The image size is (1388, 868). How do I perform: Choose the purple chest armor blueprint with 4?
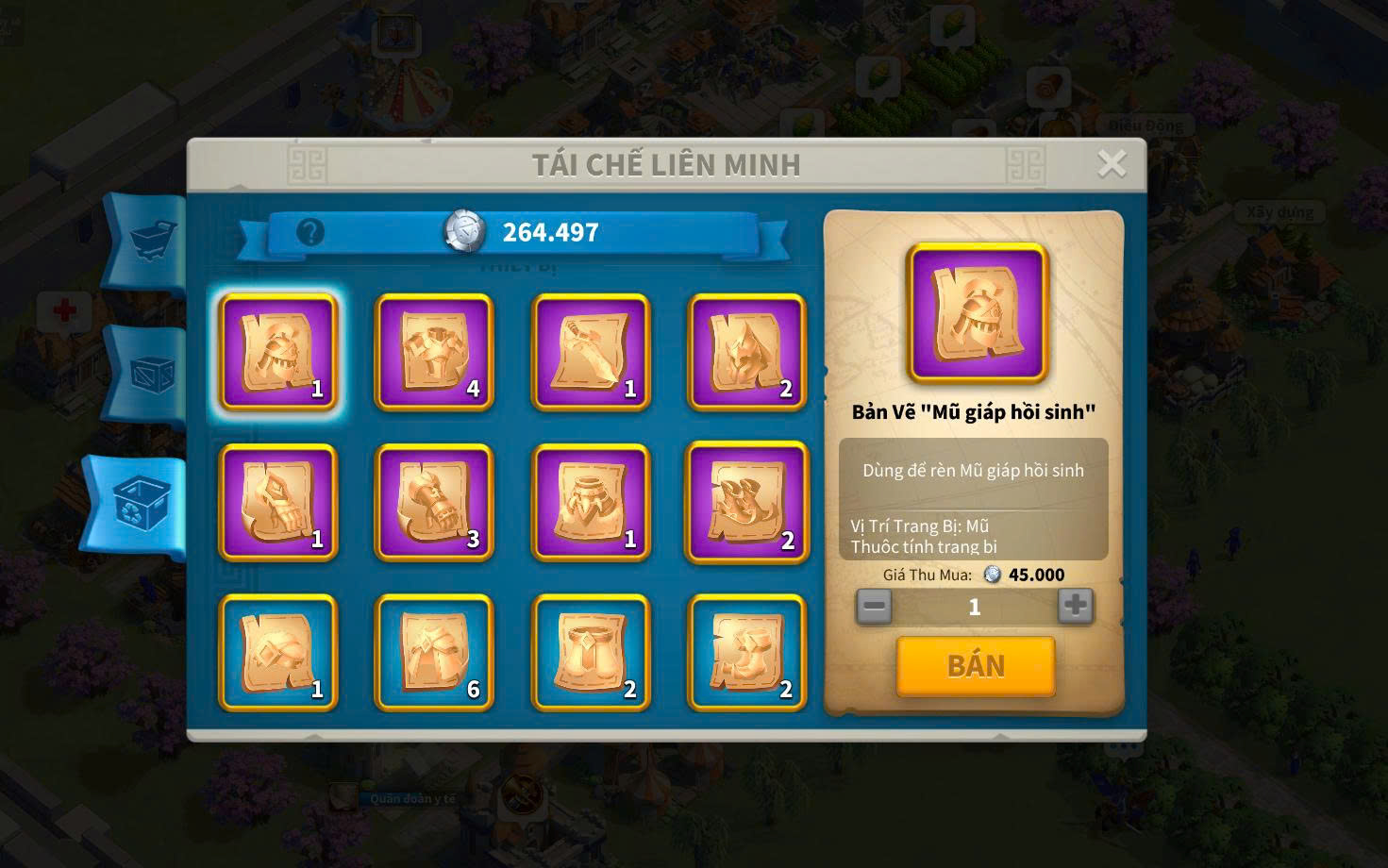pos(434,352)
